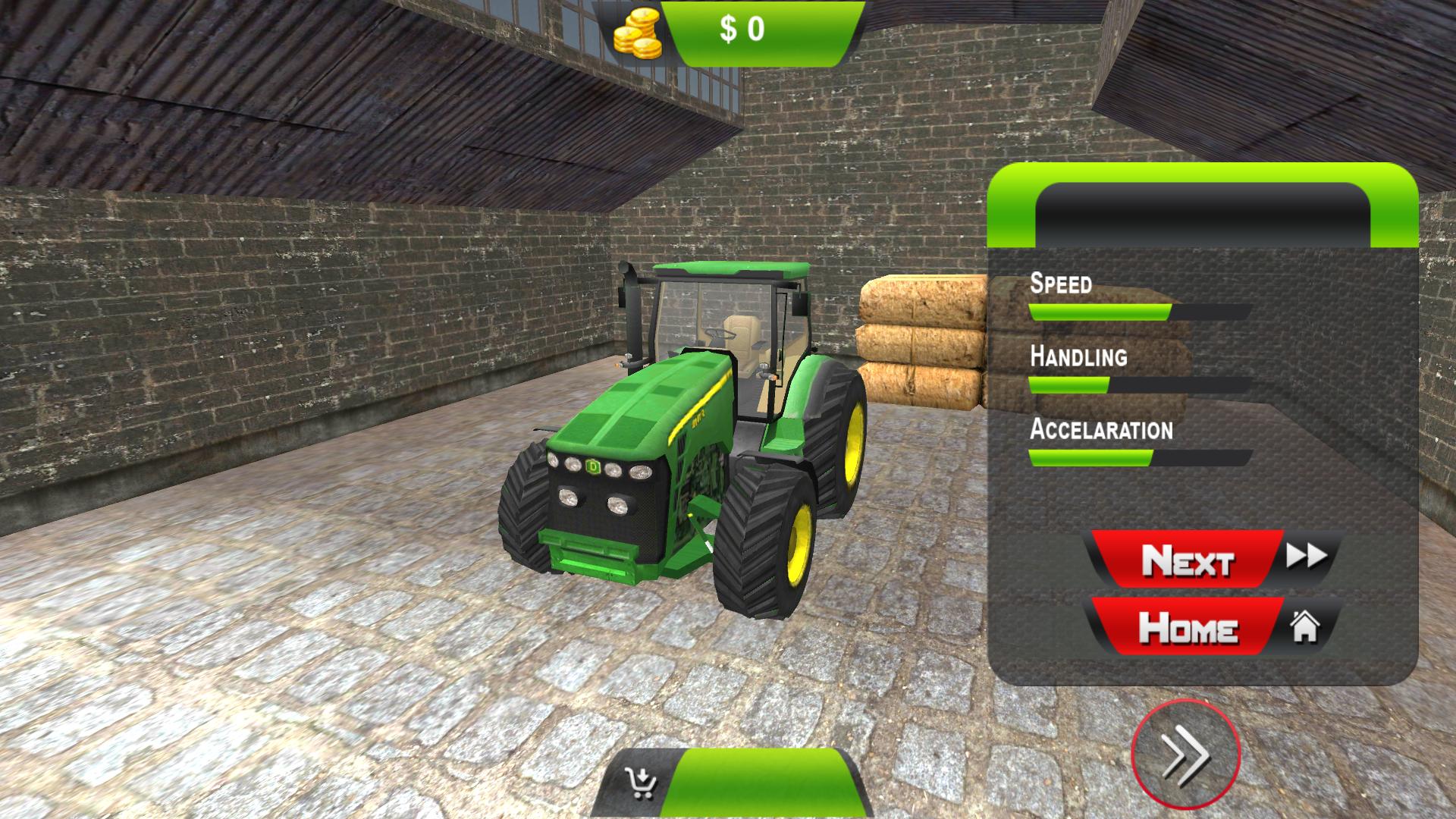Click the Handling label text
Image resolution: width=1456 pixels, height=819 pixels.
pyautogui.click(x=1078, y=356)
